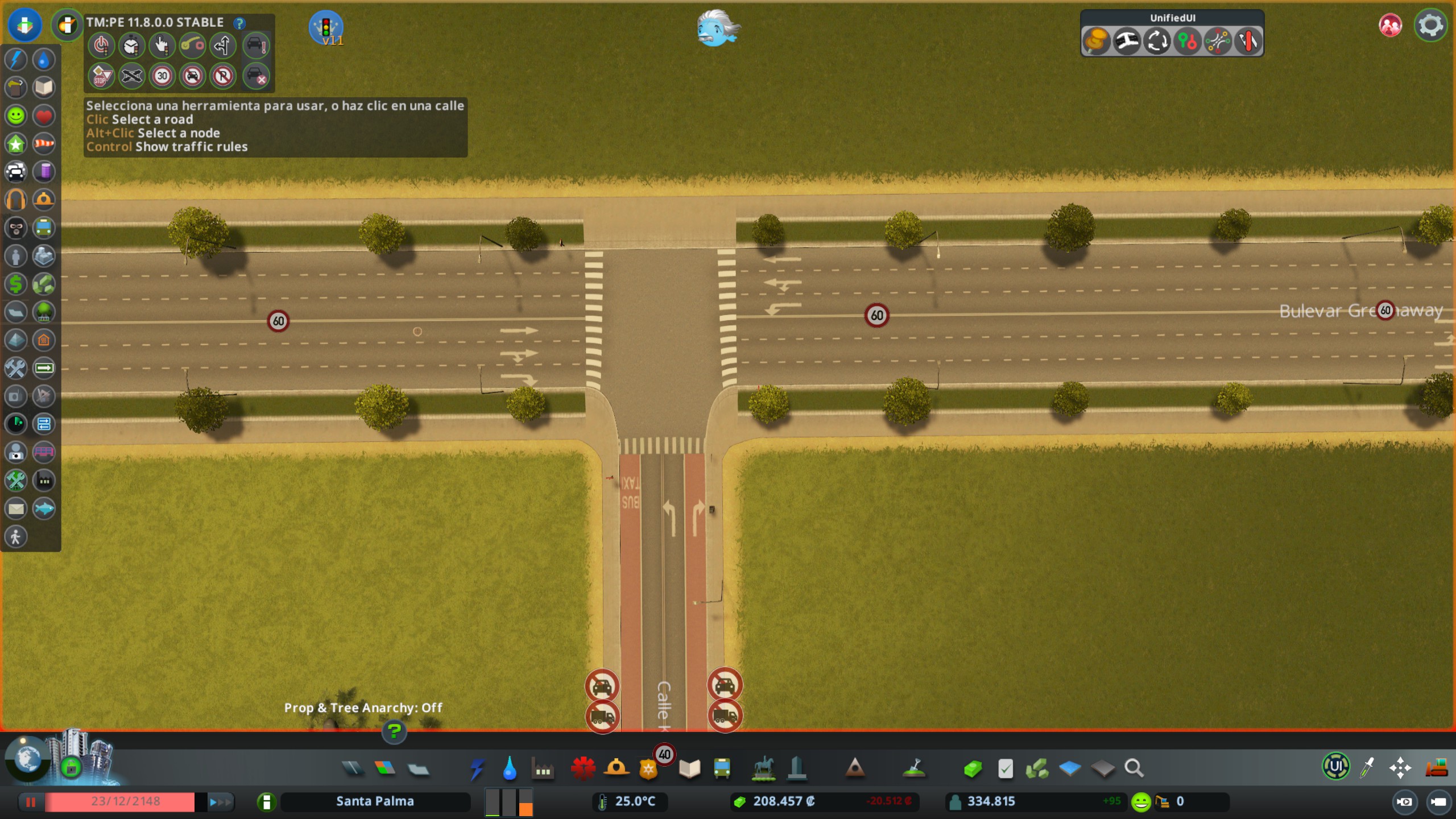
Task: Open the TM:PE help question mark
Action: click(240, 23)
